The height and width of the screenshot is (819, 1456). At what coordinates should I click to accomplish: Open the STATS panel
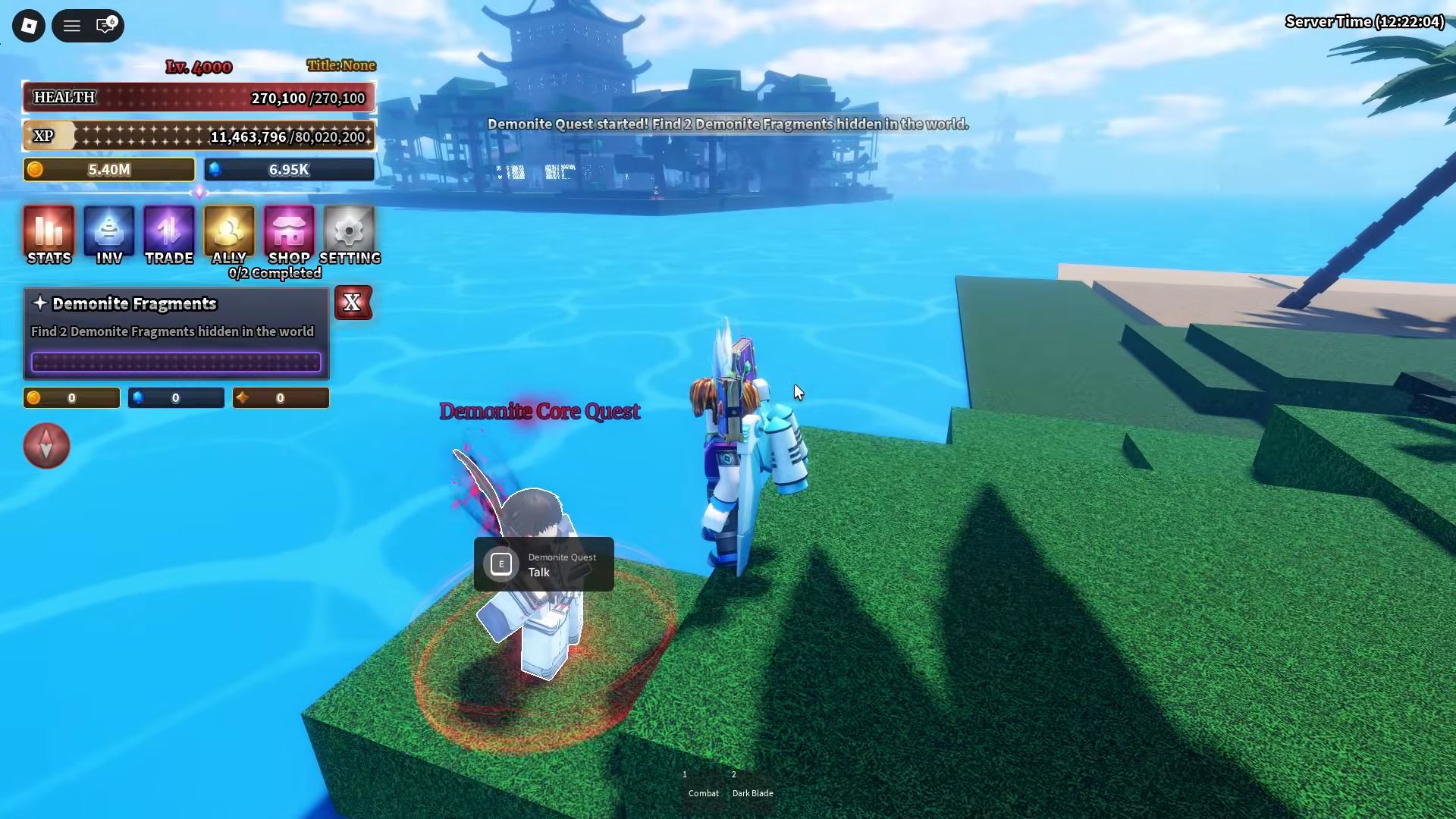coord(49,235)
